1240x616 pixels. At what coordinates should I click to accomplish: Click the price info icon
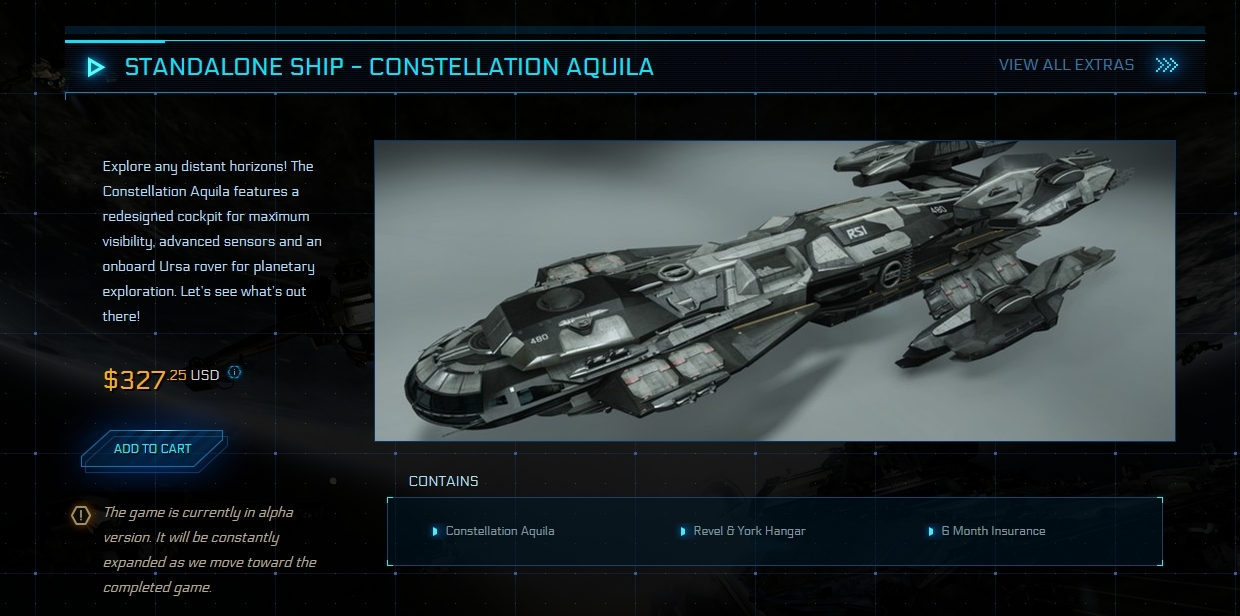click(234, 373)
